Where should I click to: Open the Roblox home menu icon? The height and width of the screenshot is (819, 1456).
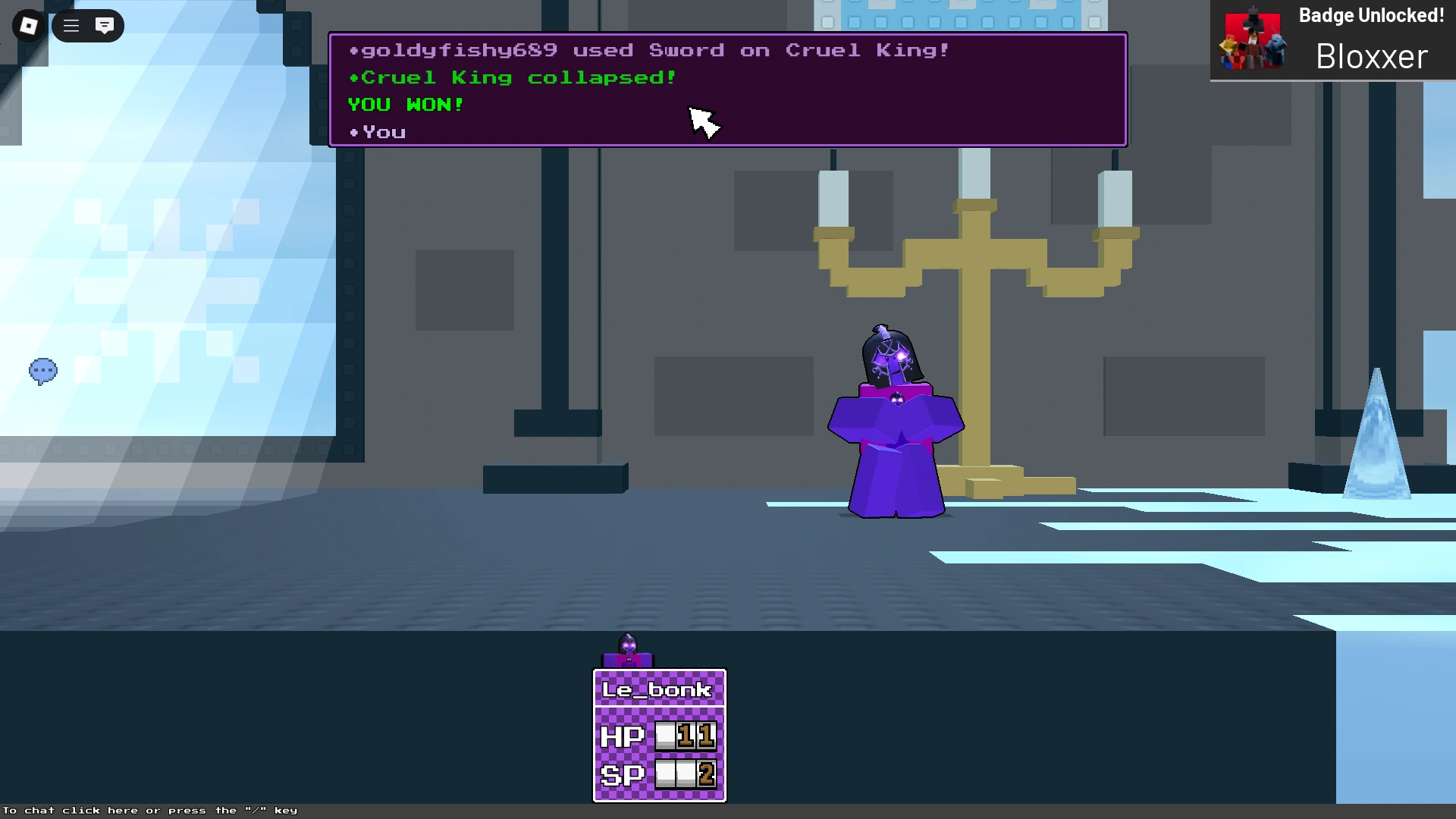point(28,25)
